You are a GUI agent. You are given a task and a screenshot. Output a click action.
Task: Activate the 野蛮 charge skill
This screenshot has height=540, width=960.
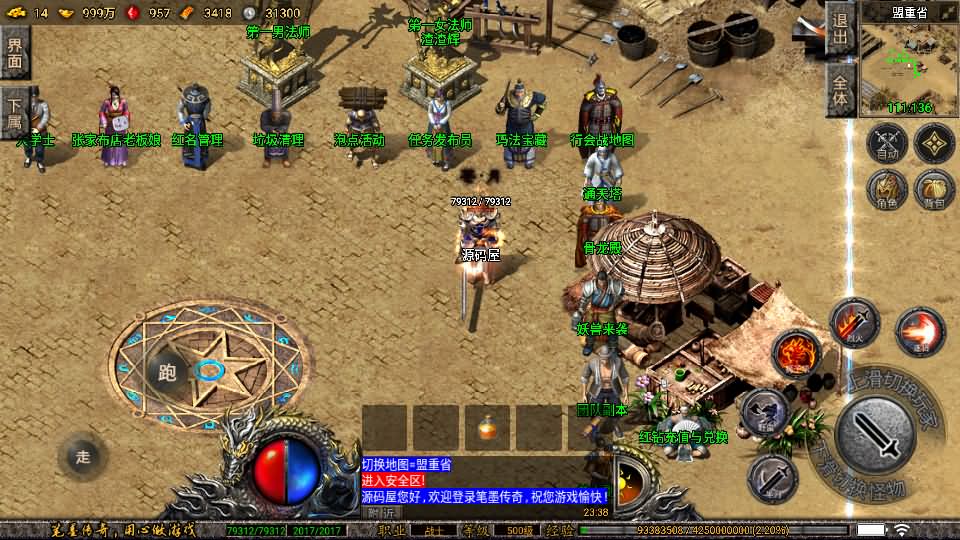765,413
